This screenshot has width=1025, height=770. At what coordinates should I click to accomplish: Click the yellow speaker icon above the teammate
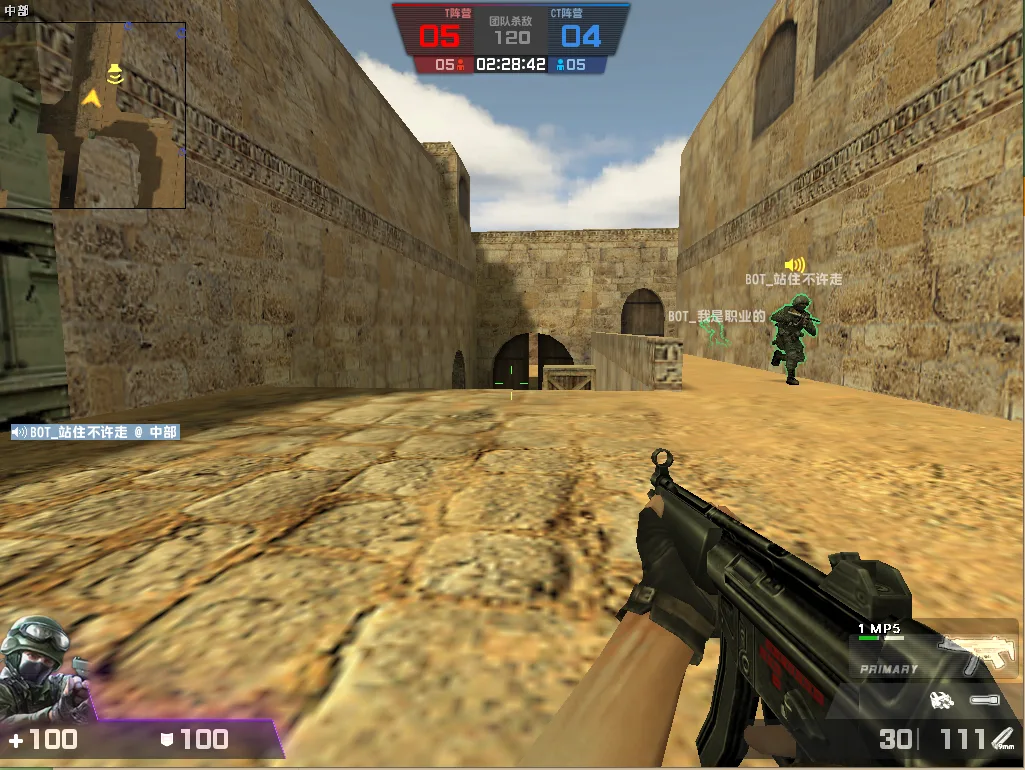click(795, 265)
